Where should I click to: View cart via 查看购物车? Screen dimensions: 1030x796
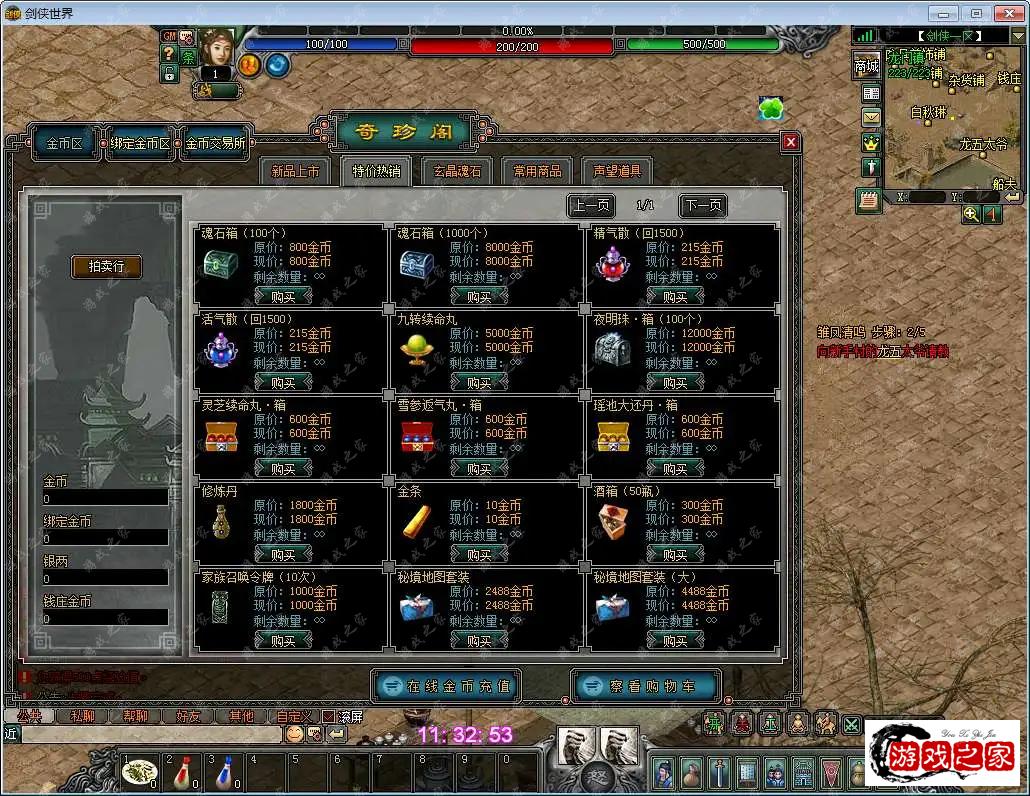point(646,686)
